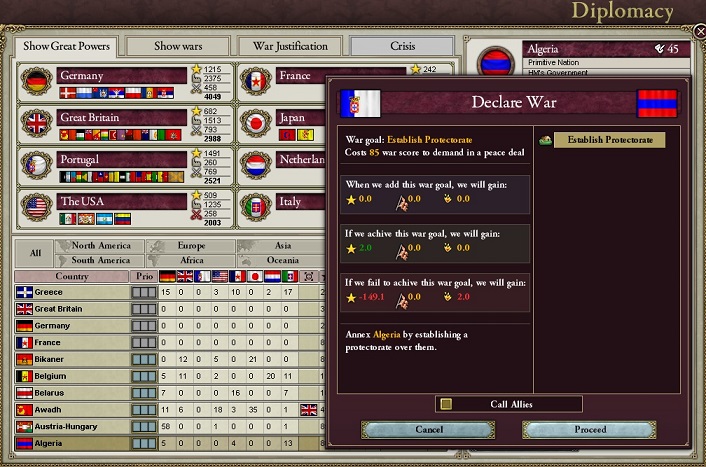Select The USA great power entry

(122, 201)
